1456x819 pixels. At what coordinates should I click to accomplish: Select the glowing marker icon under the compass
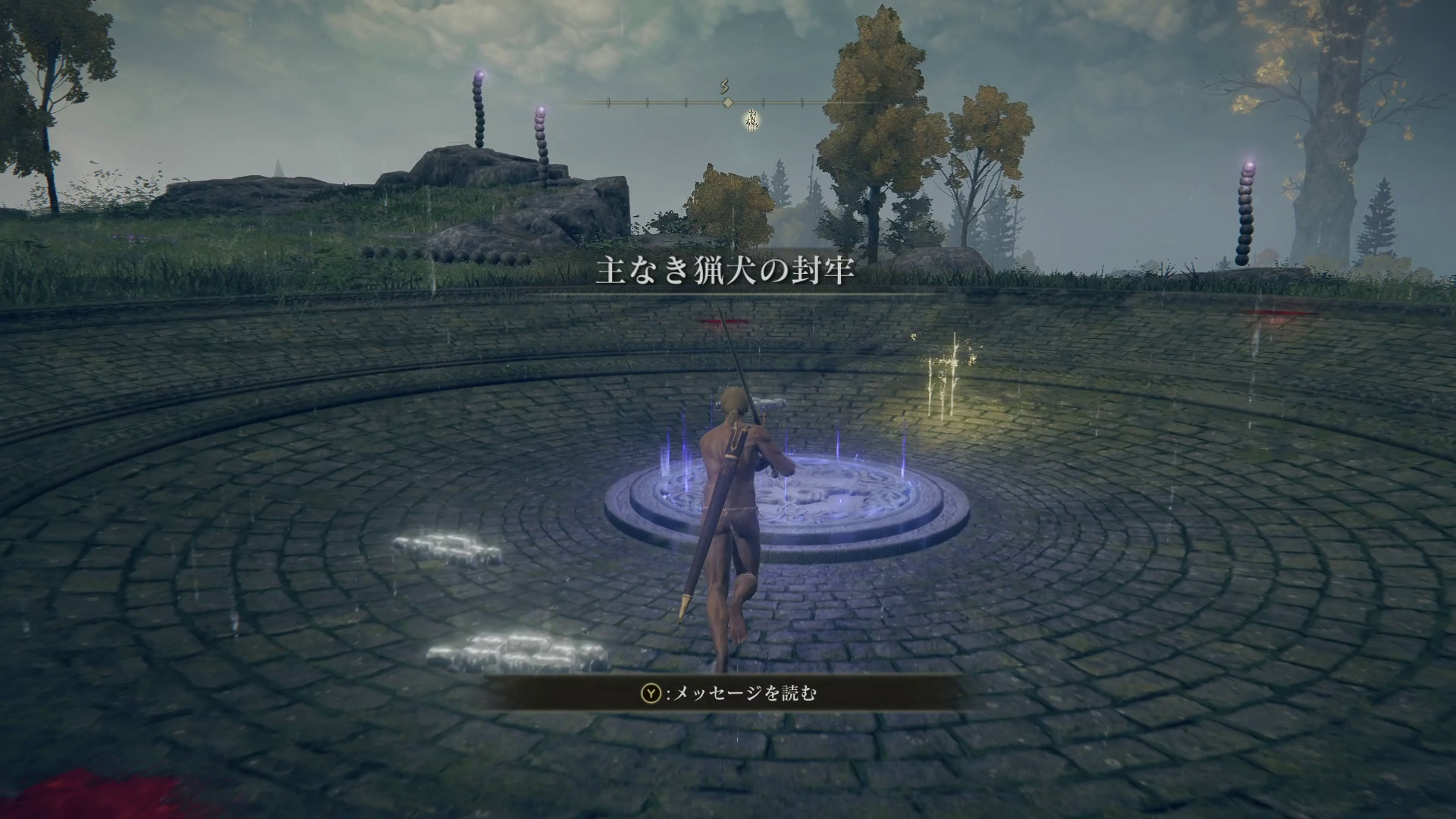pos(752,118)
